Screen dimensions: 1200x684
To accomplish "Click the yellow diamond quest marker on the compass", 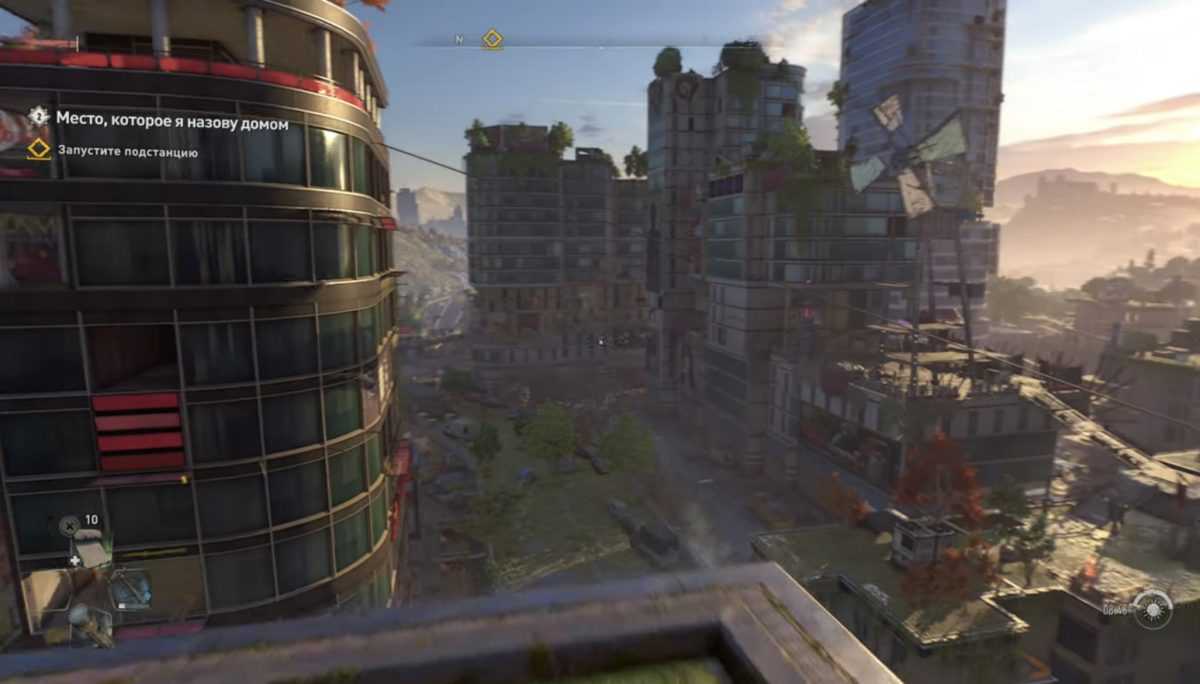I will (492, 39).
